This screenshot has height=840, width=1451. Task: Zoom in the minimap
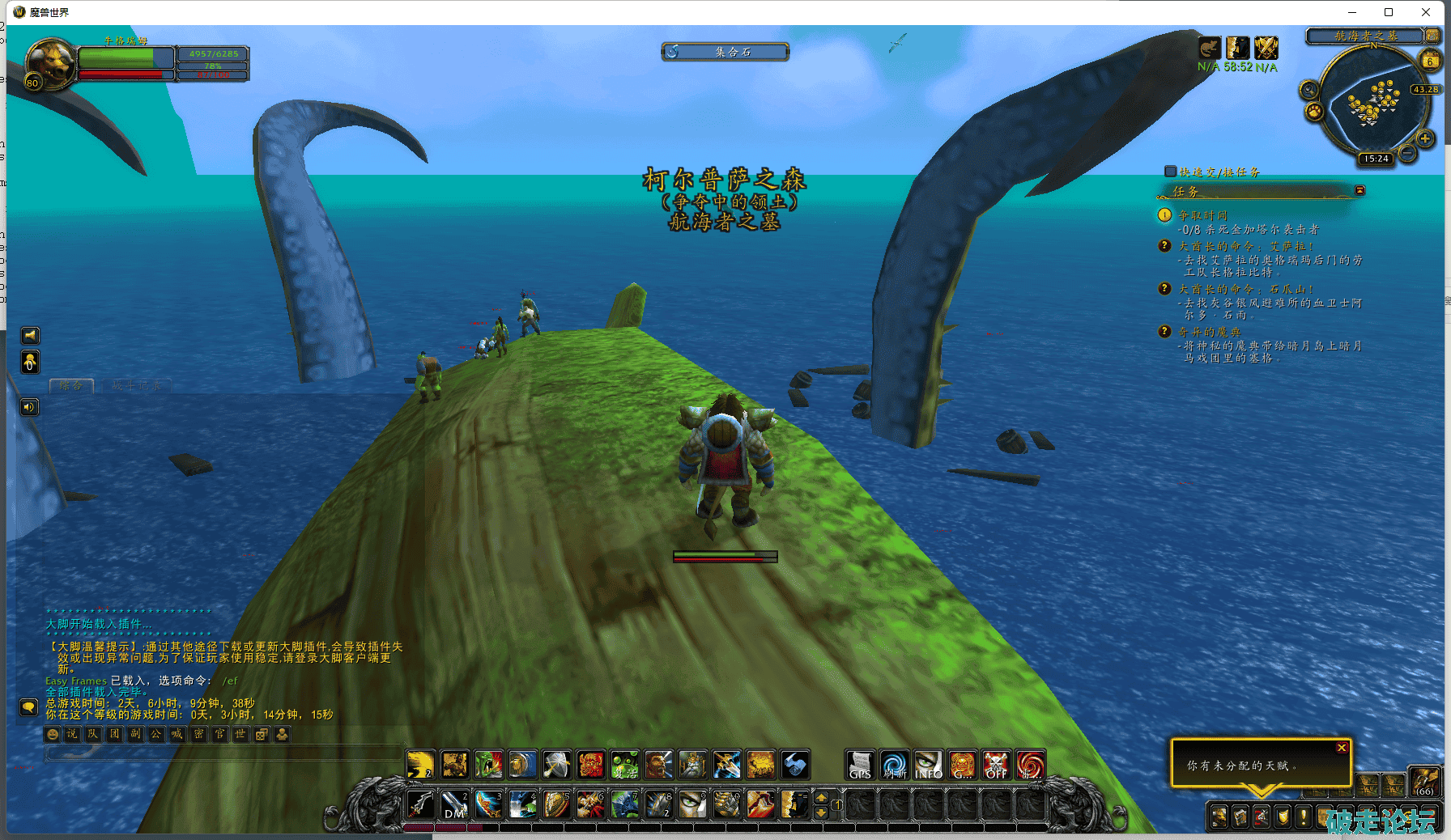click(1425, 138)
